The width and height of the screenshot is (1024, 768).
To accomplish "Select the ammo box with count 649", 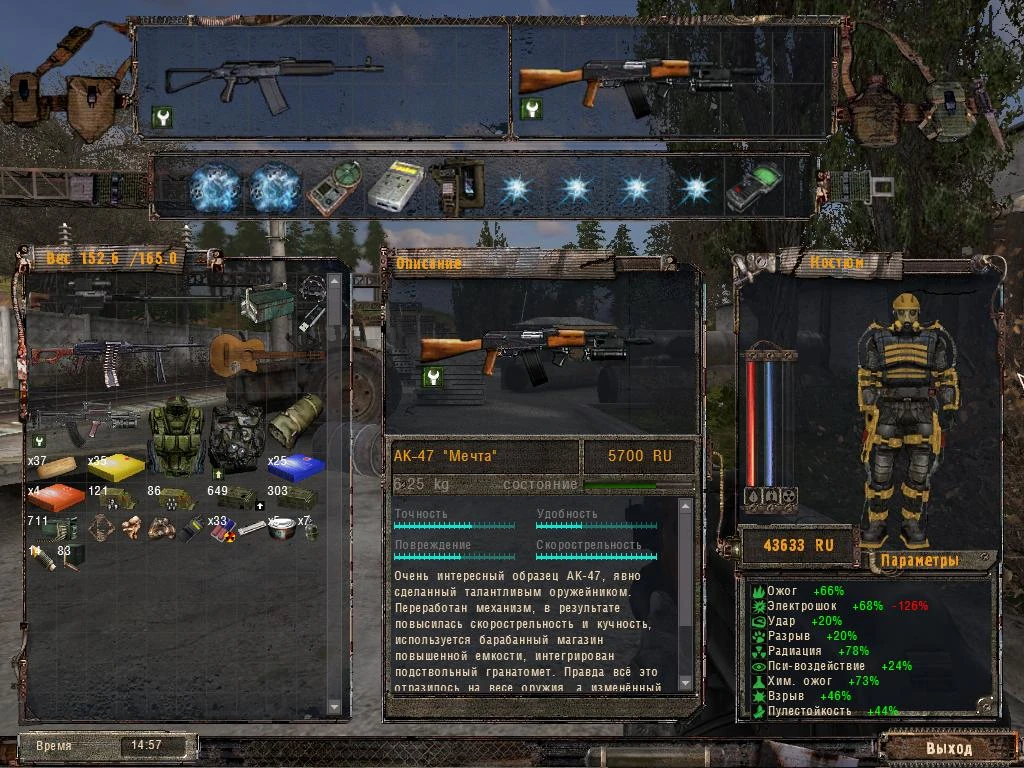I will pyautogui.click(x=237, y=496).
